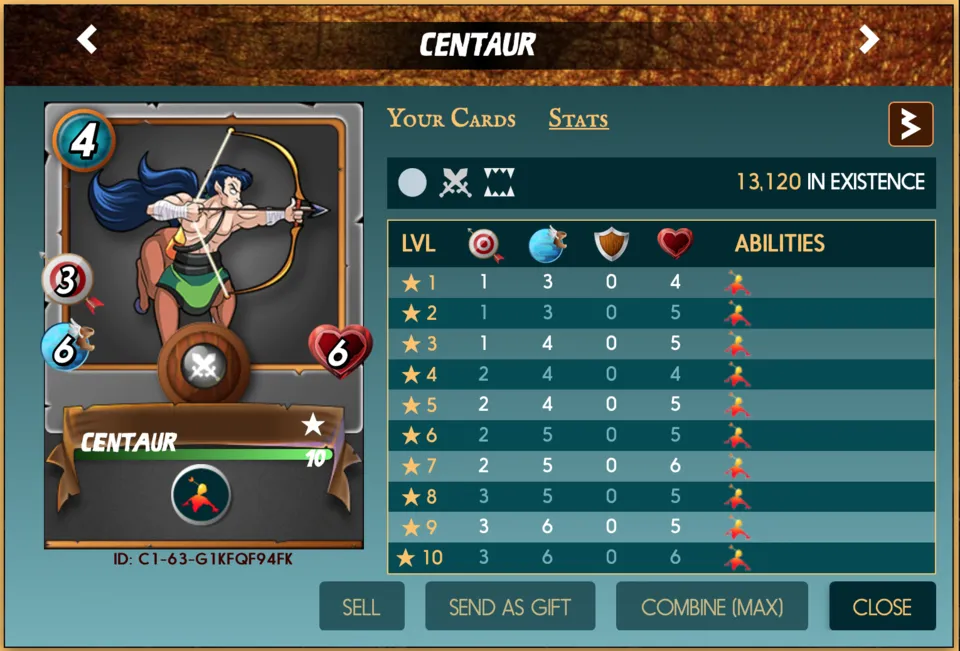Go to the next card with right arrow
Screen dimensions: 960x651
click(x=869, y=40)
